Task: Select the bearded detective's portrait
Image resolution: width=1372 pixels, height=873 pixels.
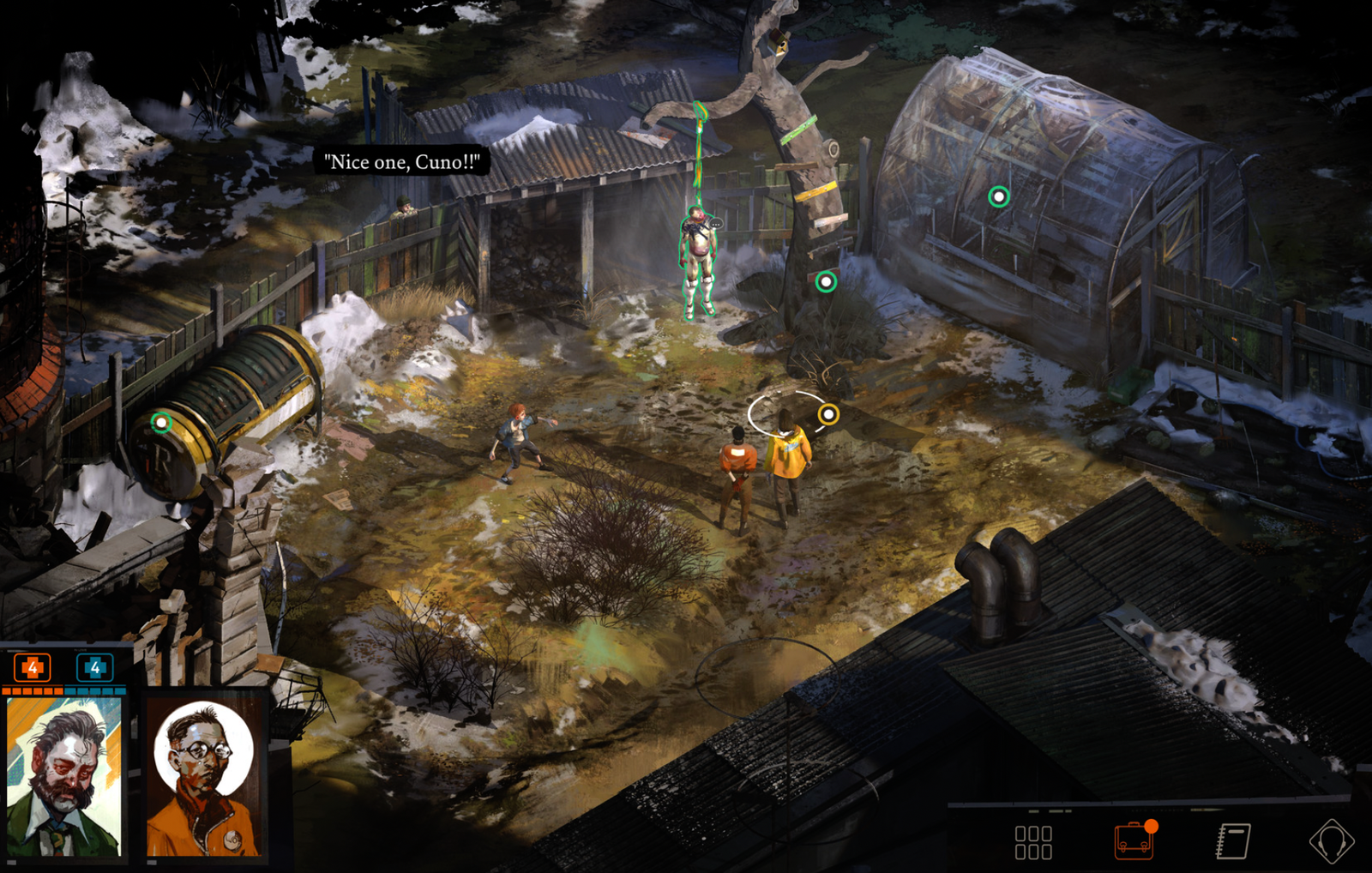Action: (64, 776)
